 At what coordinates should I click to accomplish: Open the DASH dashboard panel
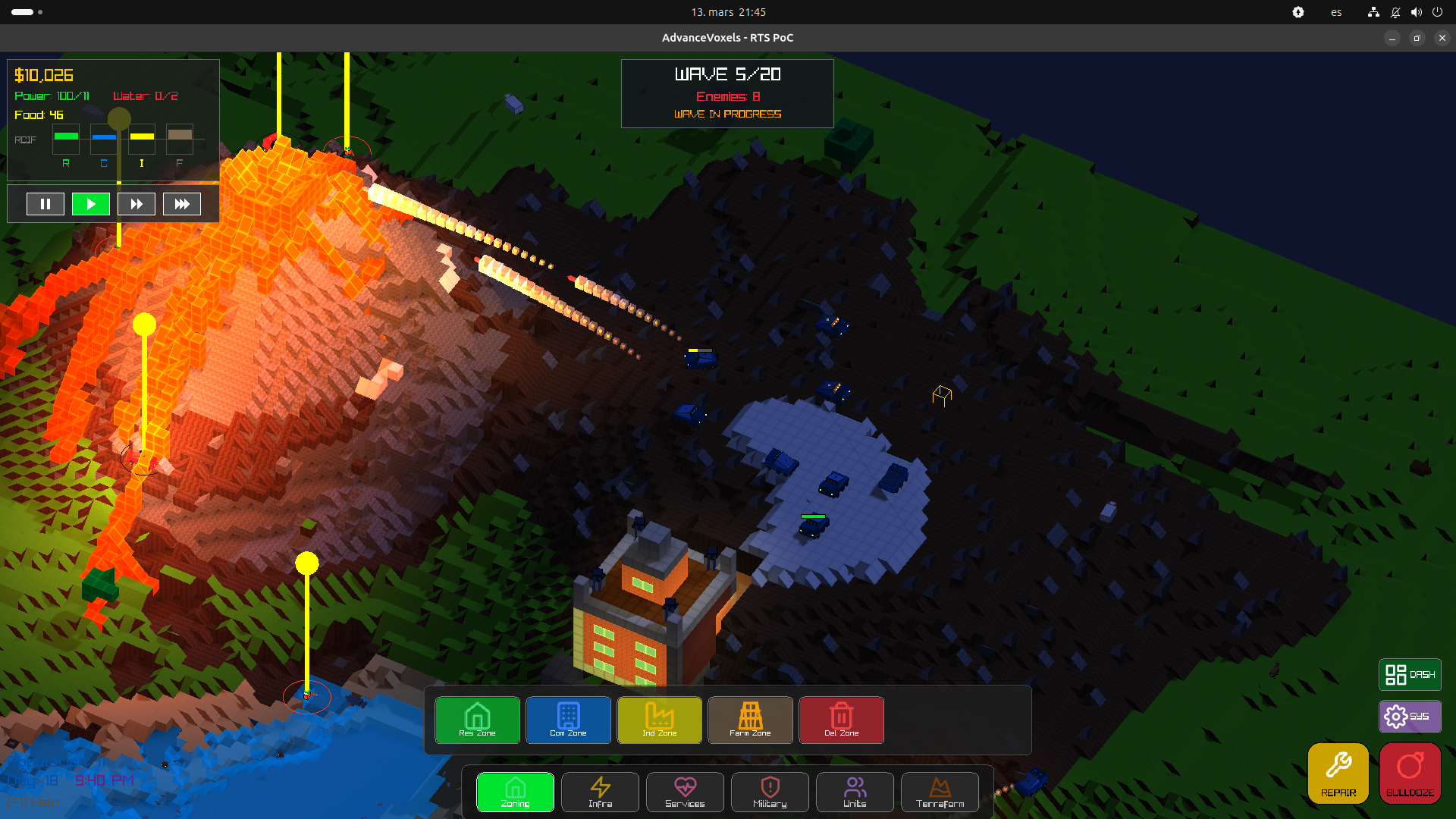(x=1410, y=674)
